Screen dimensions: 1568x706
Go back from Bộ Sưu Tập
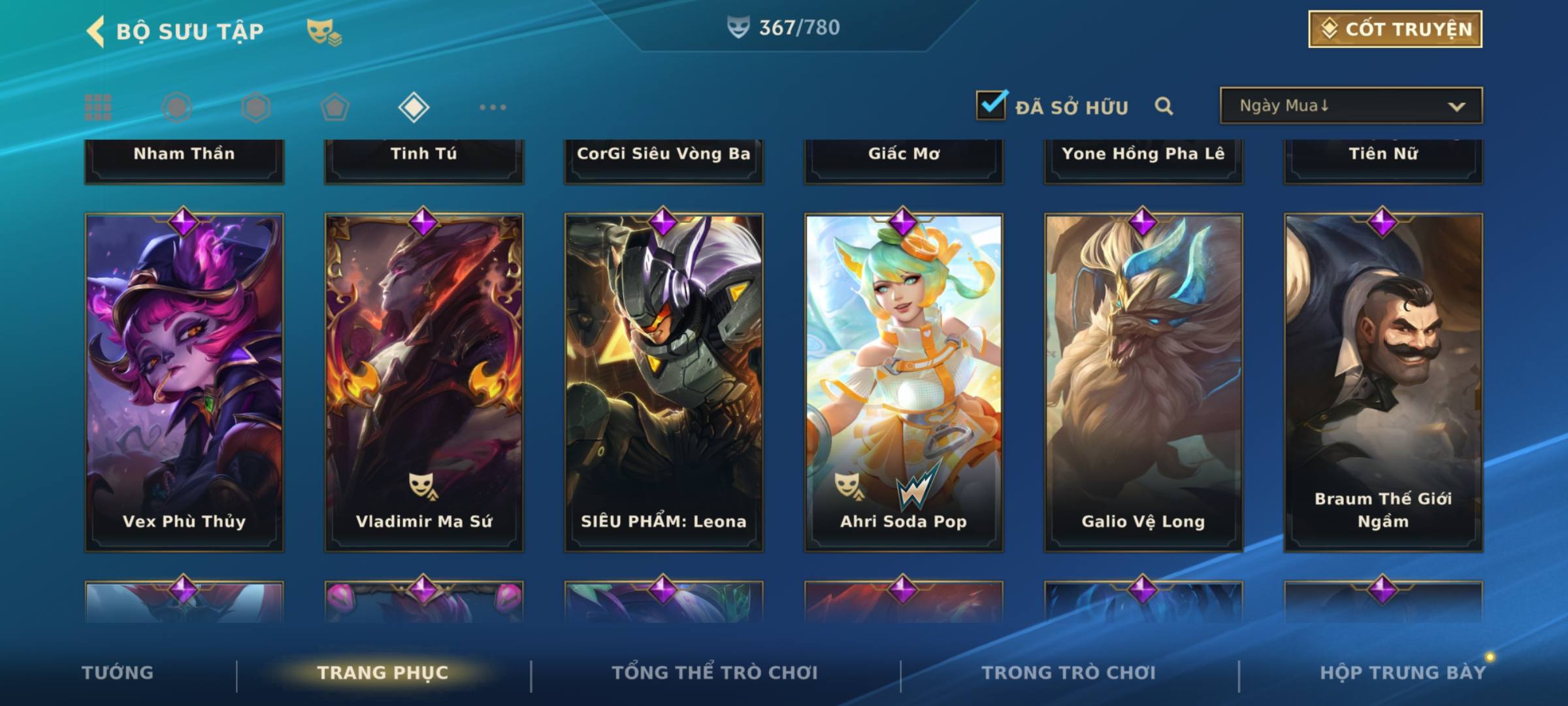coord(96,31)
